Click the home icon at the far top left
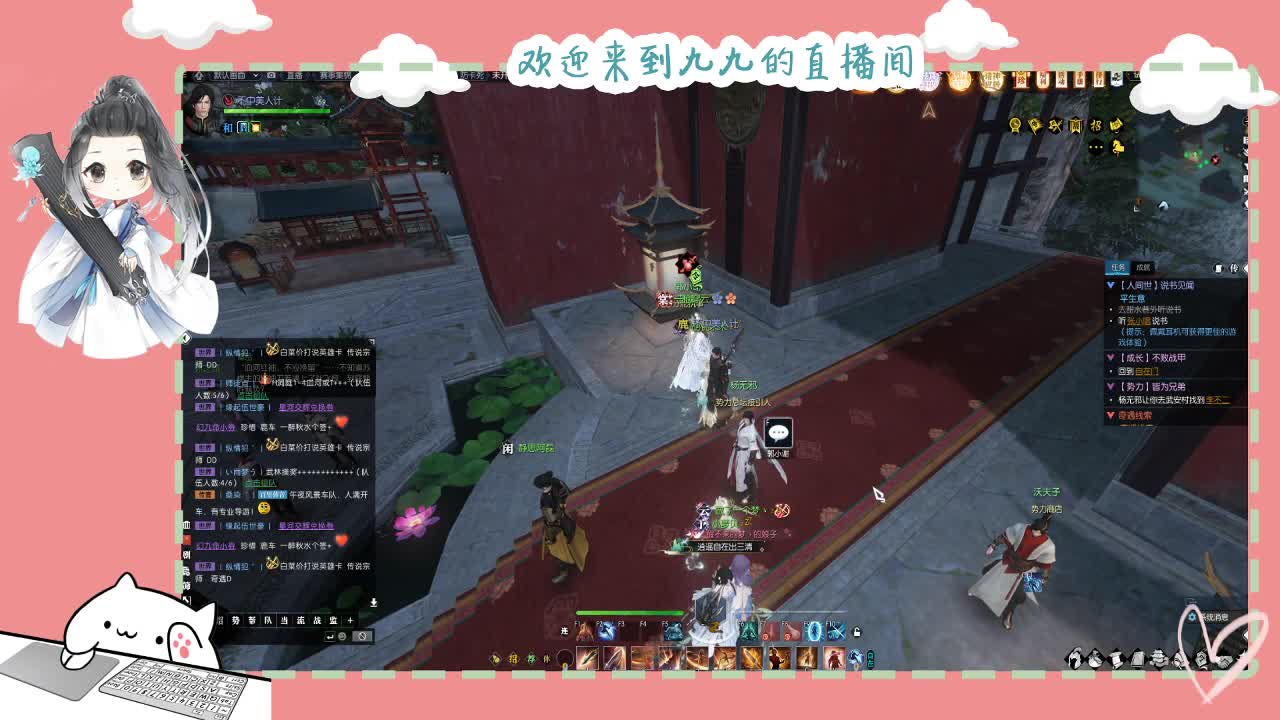 pyautogui.click(x=199, y=77)
